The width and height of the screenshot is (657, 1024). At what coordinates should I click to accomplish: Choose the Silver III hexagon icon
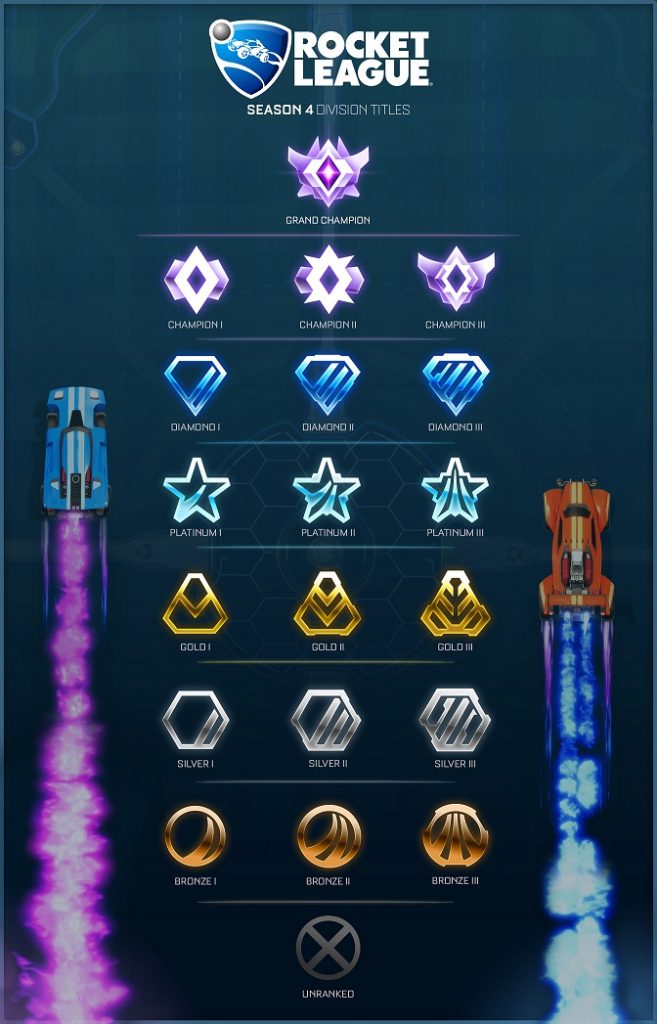point(455,720)
